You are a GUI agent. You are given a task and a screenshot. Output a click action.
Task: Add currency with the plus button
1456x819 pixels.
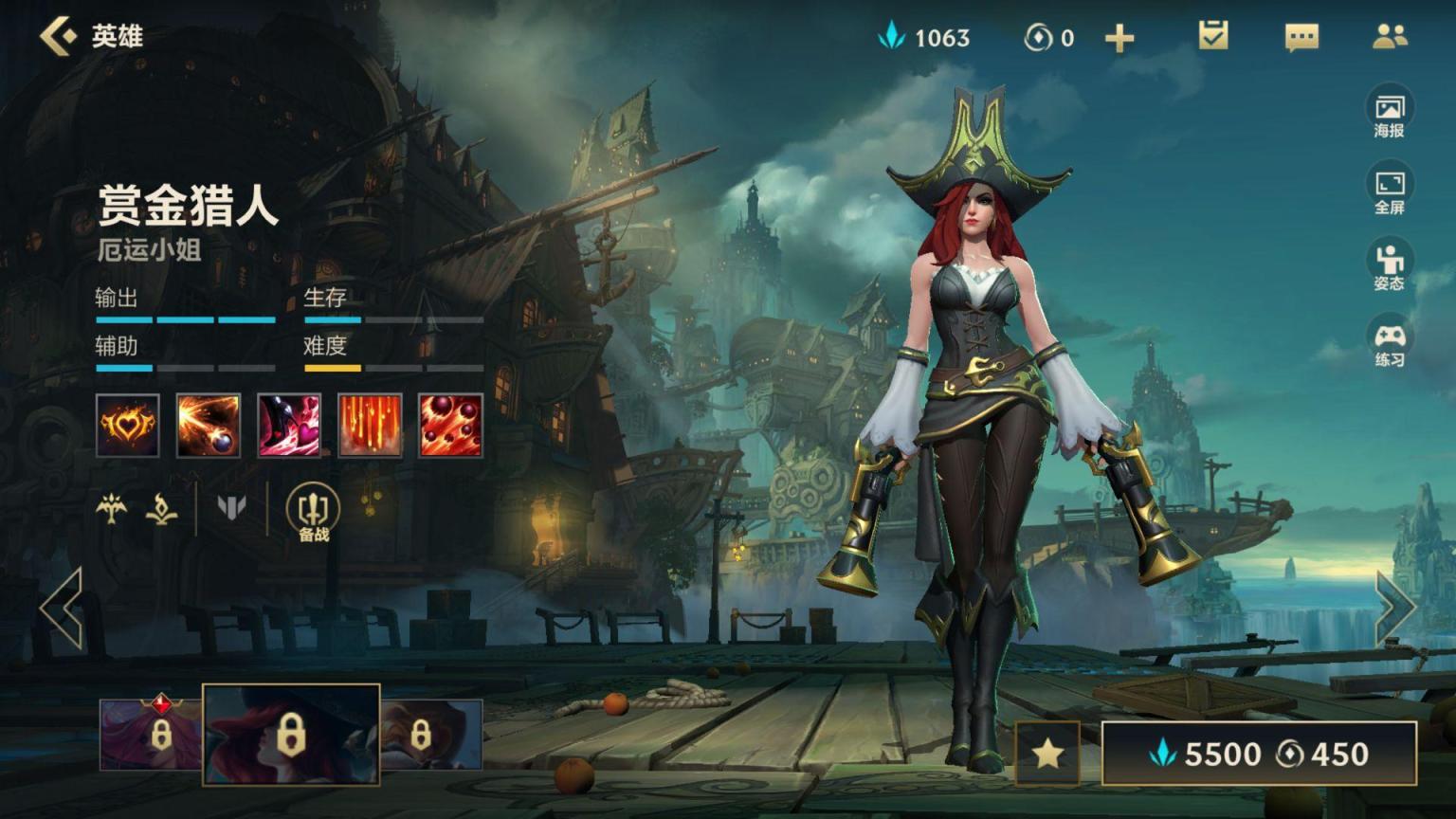(1119, 38)
